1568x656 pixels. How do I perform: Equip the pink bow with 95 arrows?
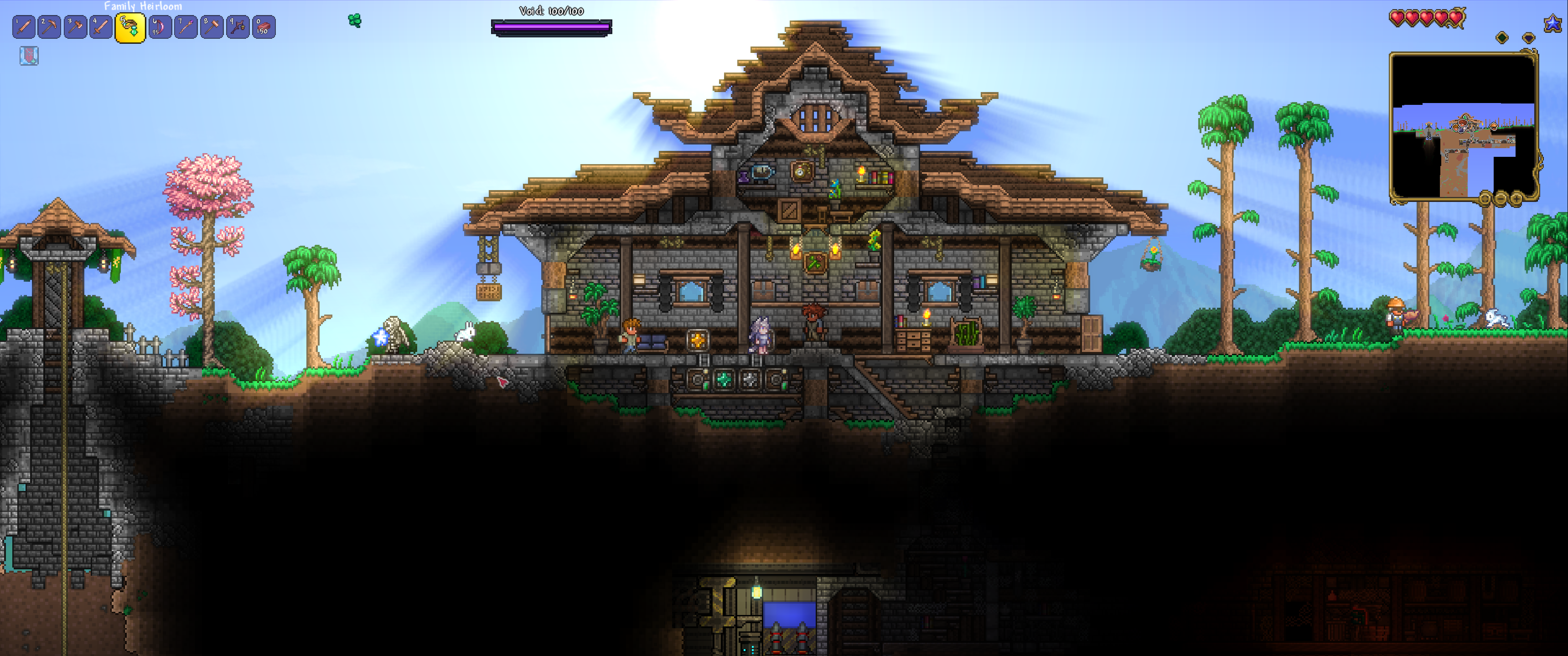point(160,27)
